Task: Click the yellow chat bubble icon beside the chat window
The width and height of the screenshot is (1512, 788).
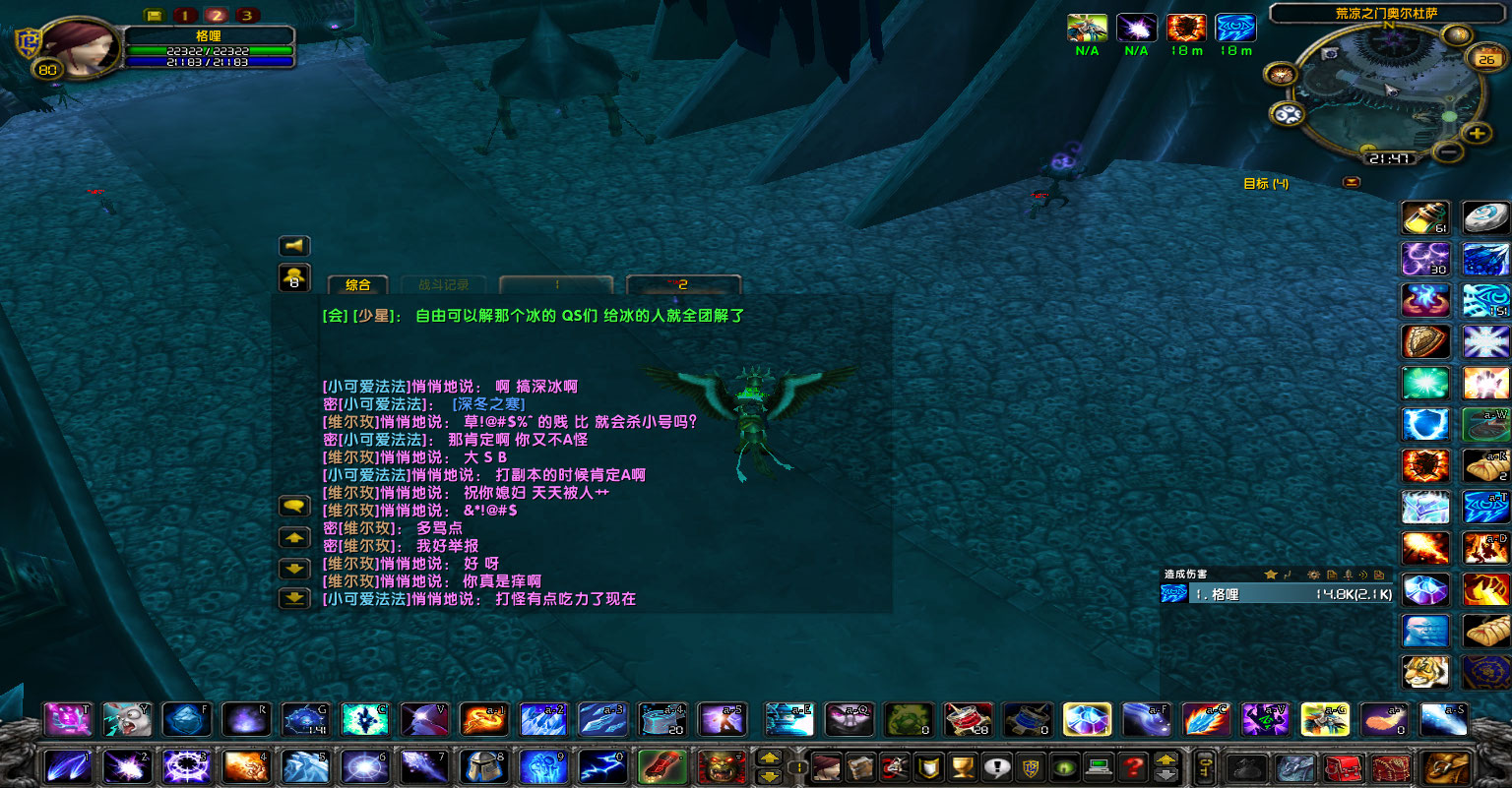Action: pyautogui.click(x=293, y=505)
